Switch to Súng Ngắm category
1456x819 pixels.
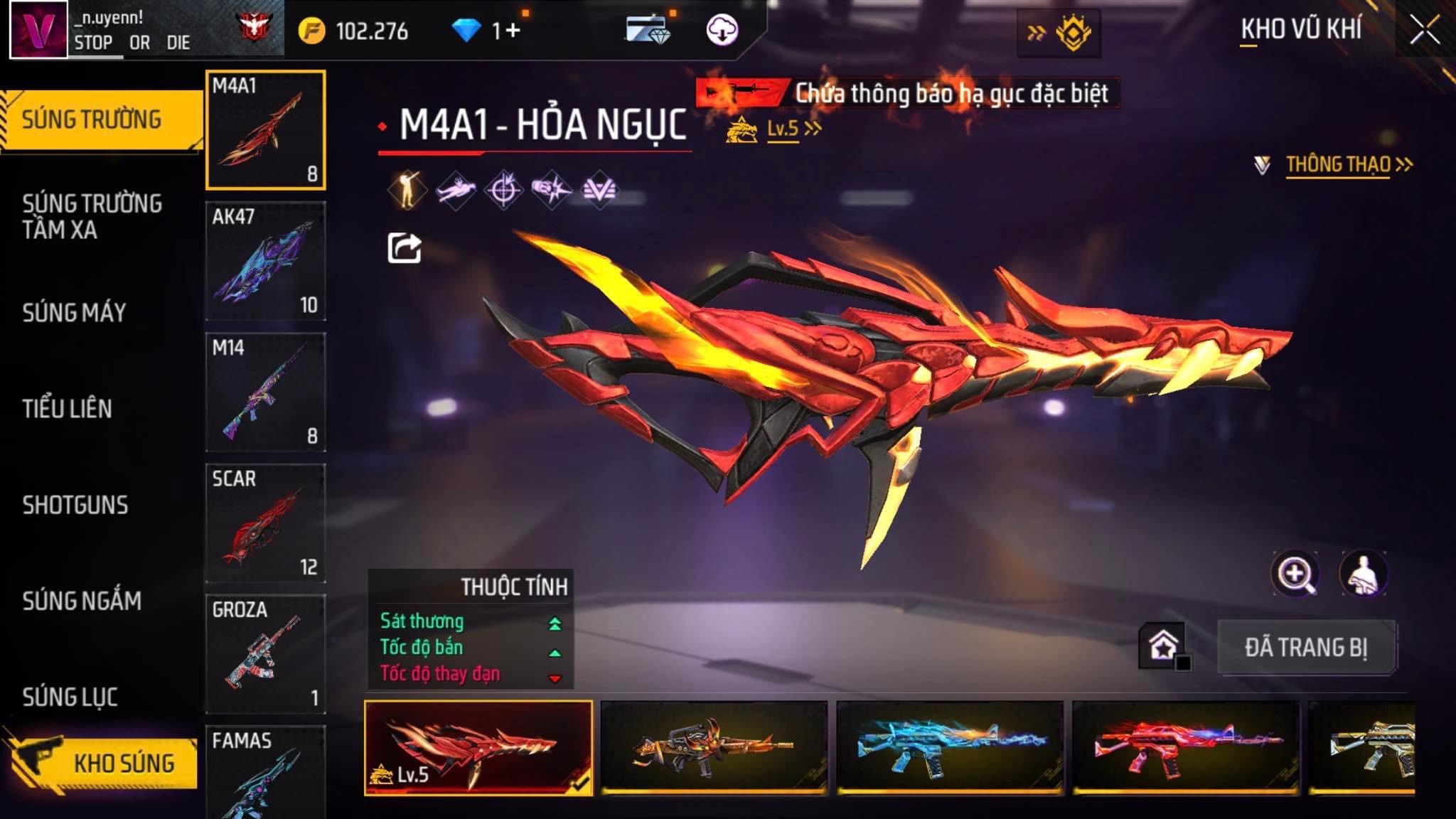click(x=82, y=601)
